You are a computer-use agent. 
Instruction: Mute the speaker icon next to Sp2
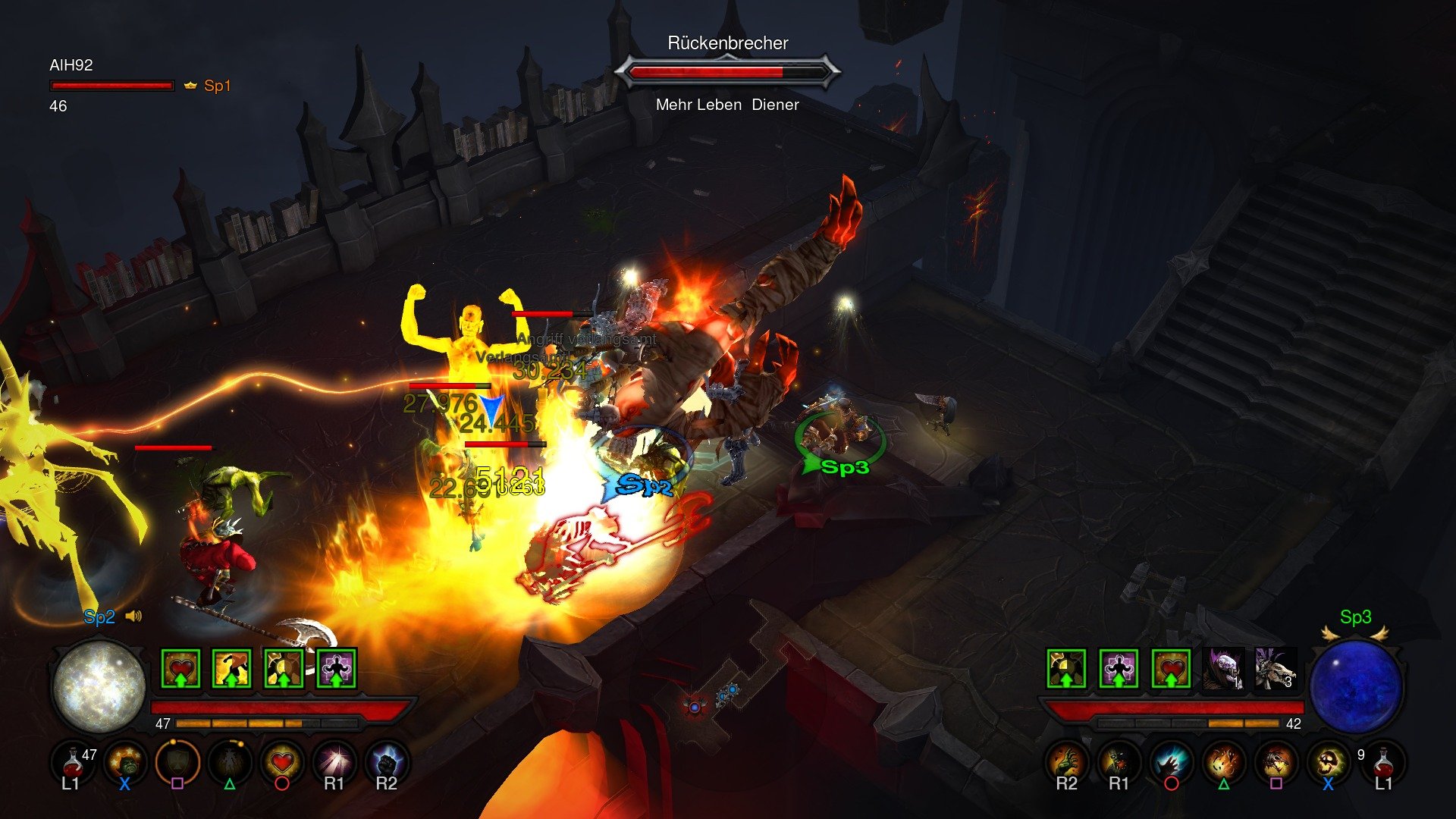[x=134, y=616]
